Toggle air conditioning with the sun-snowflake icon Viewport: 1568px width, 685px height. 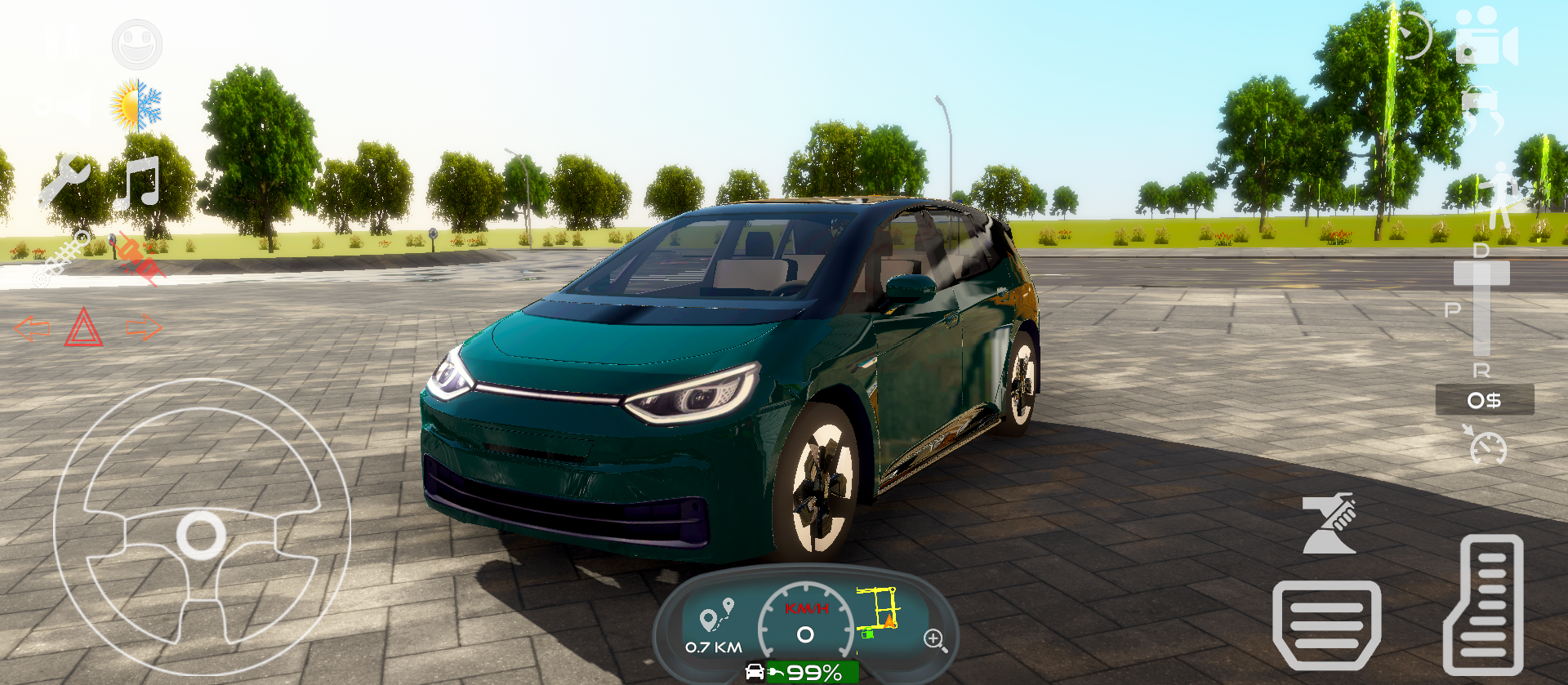click(137, 102)
